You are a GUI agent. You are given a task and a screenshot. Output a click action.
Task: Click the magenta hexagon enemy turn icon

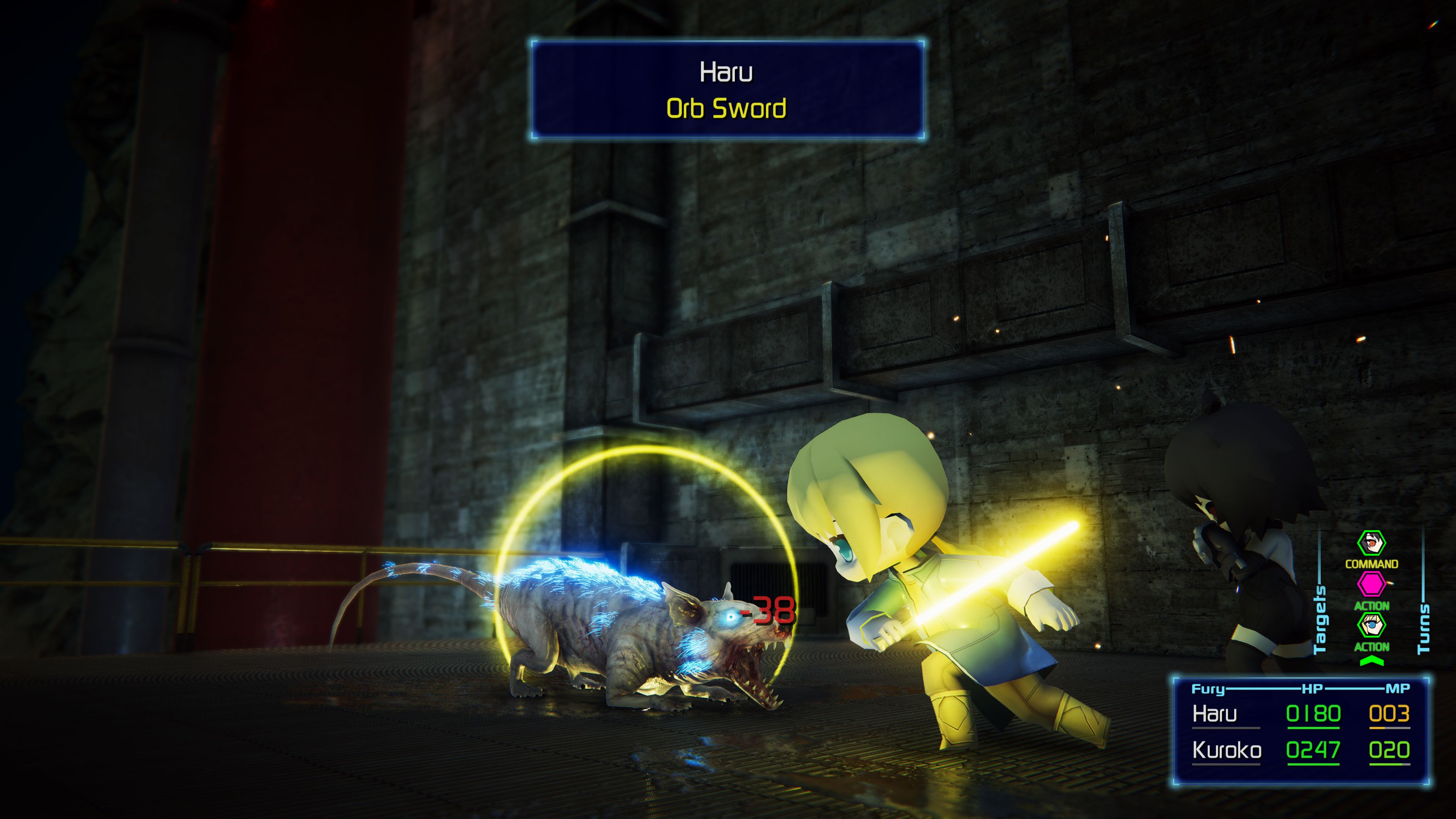click(x=1371, y=584)
